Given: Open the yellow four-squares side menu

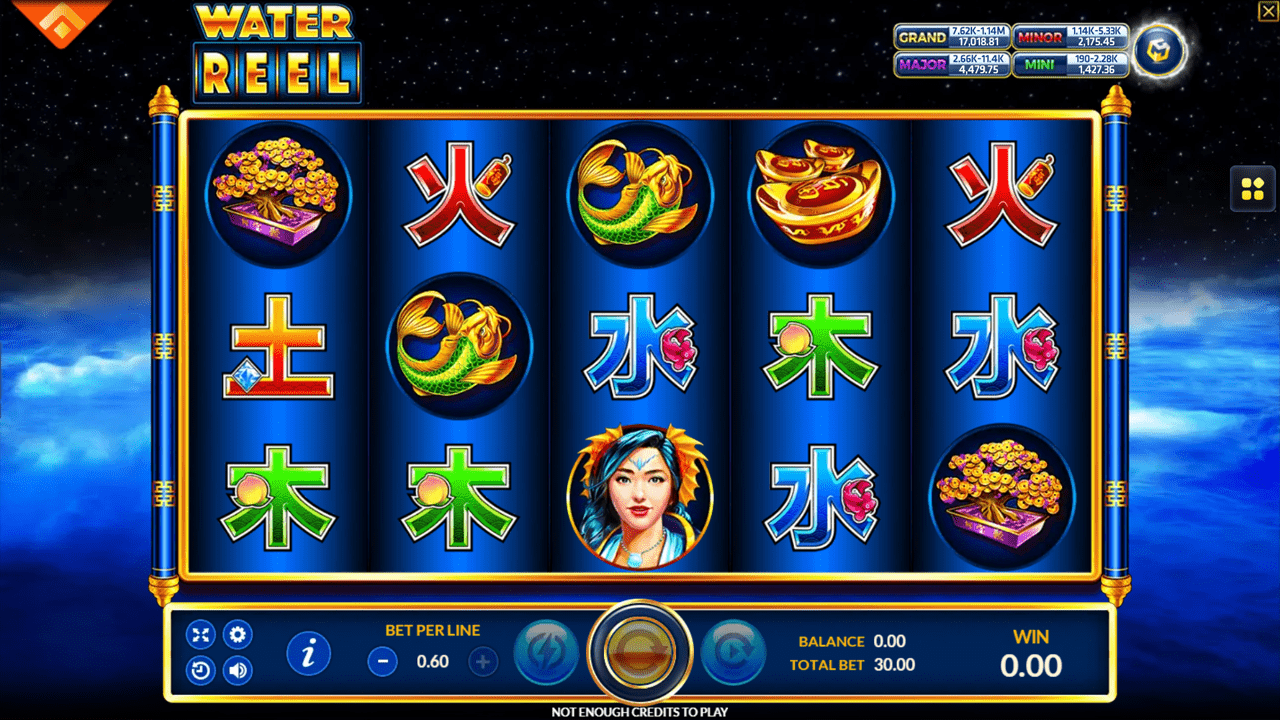Looking at the screenshot, I should (x=1252, y=189).
